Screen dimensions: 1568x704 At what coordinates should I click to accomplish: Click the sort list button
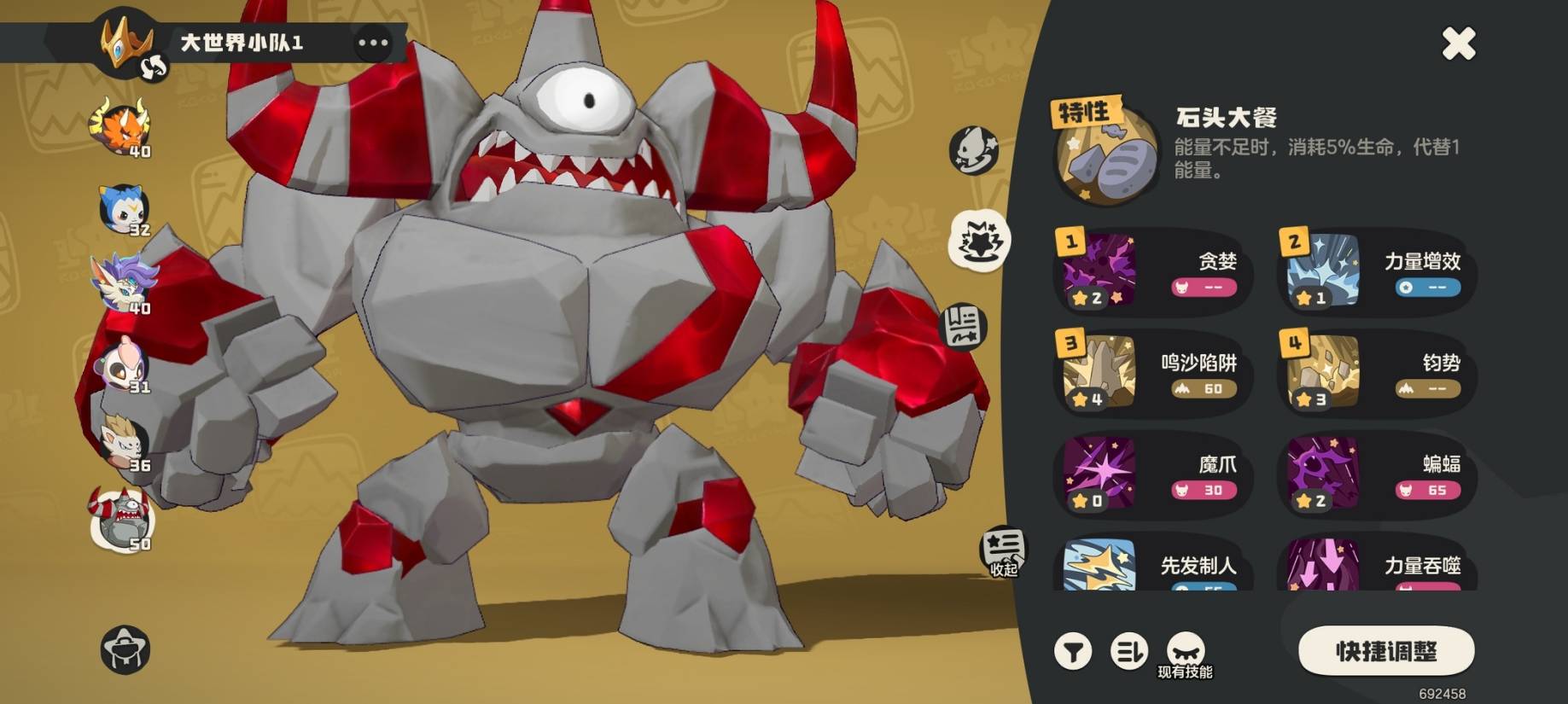point(1128,652)
